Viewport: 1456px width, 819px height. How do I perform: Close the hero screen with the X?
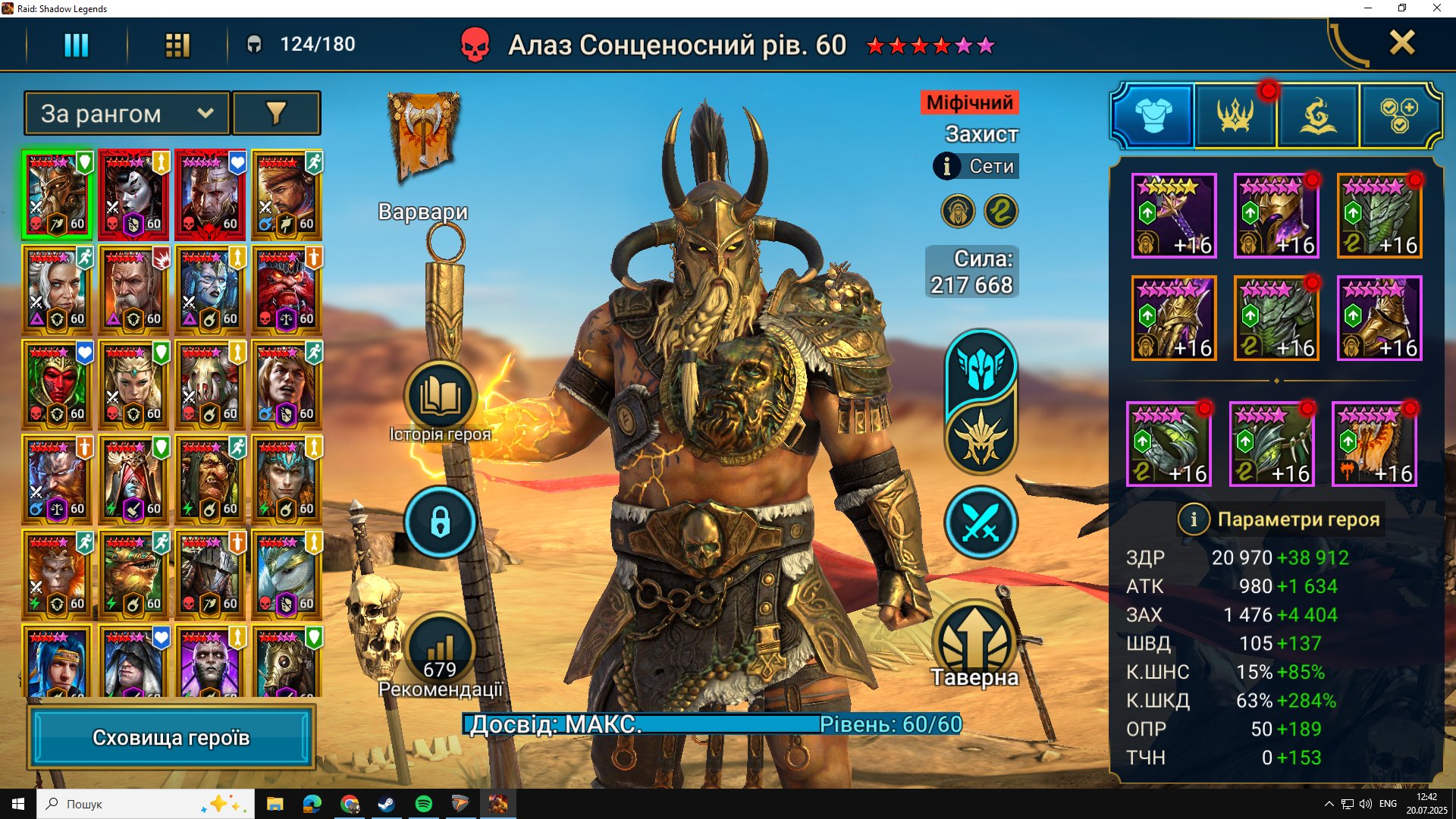[x=1401, y=43]
